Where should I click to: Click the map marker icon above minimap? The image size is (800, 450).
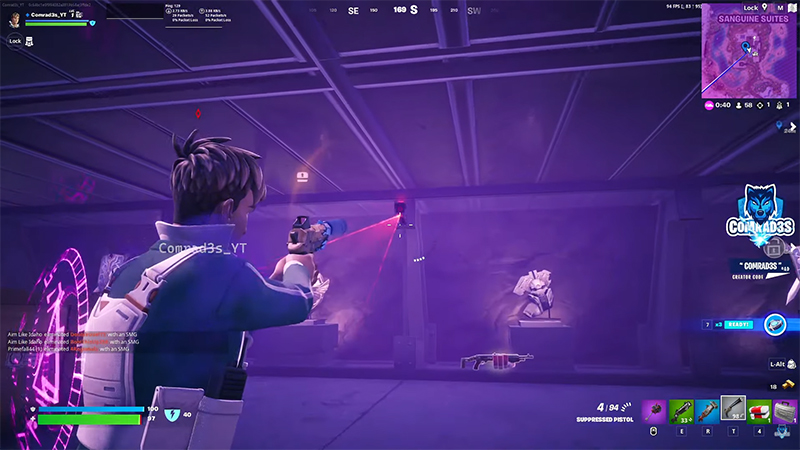pos(765,6)
